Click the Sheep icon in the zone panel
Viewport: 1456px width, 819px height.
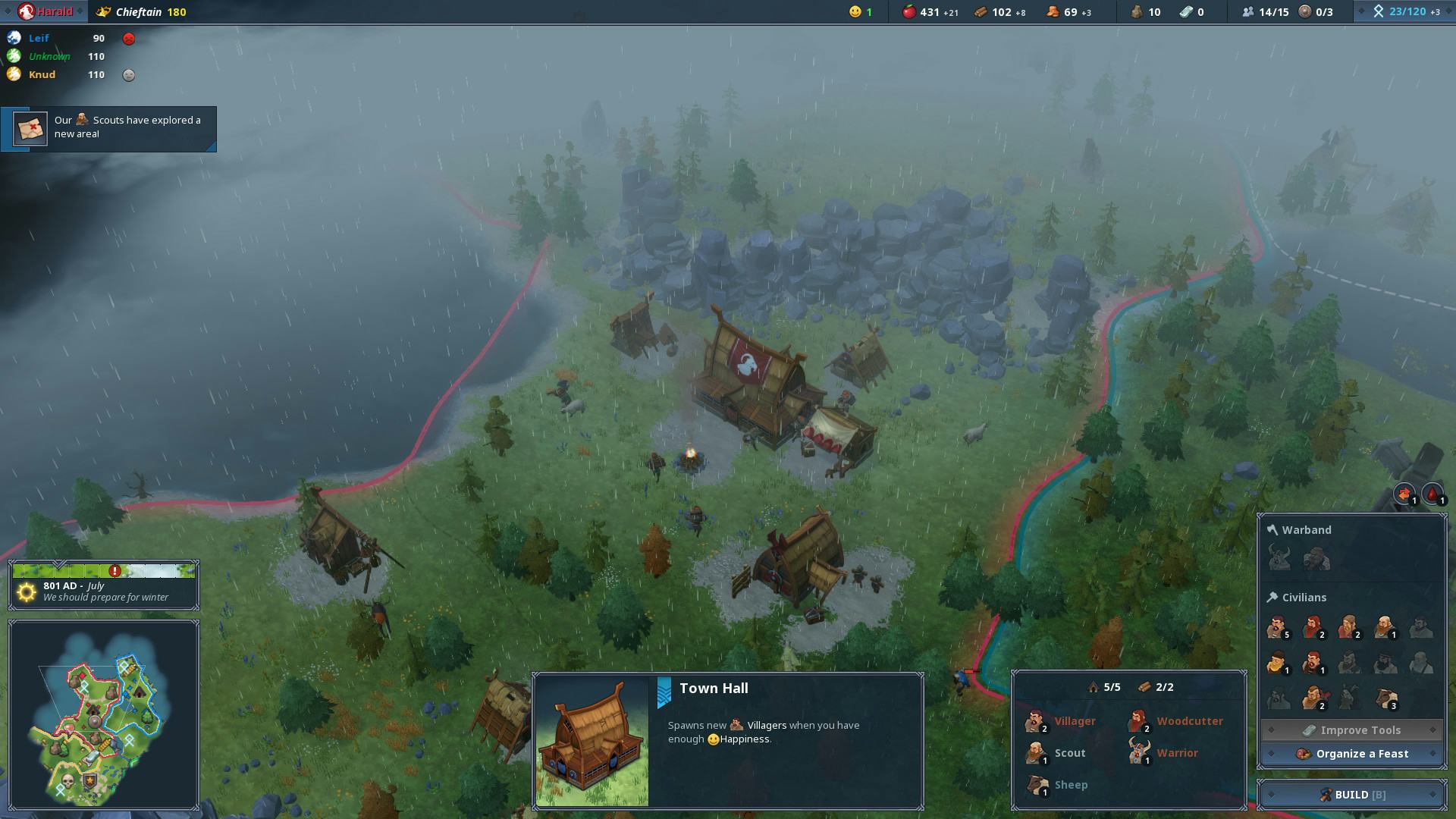[1037, 785]
